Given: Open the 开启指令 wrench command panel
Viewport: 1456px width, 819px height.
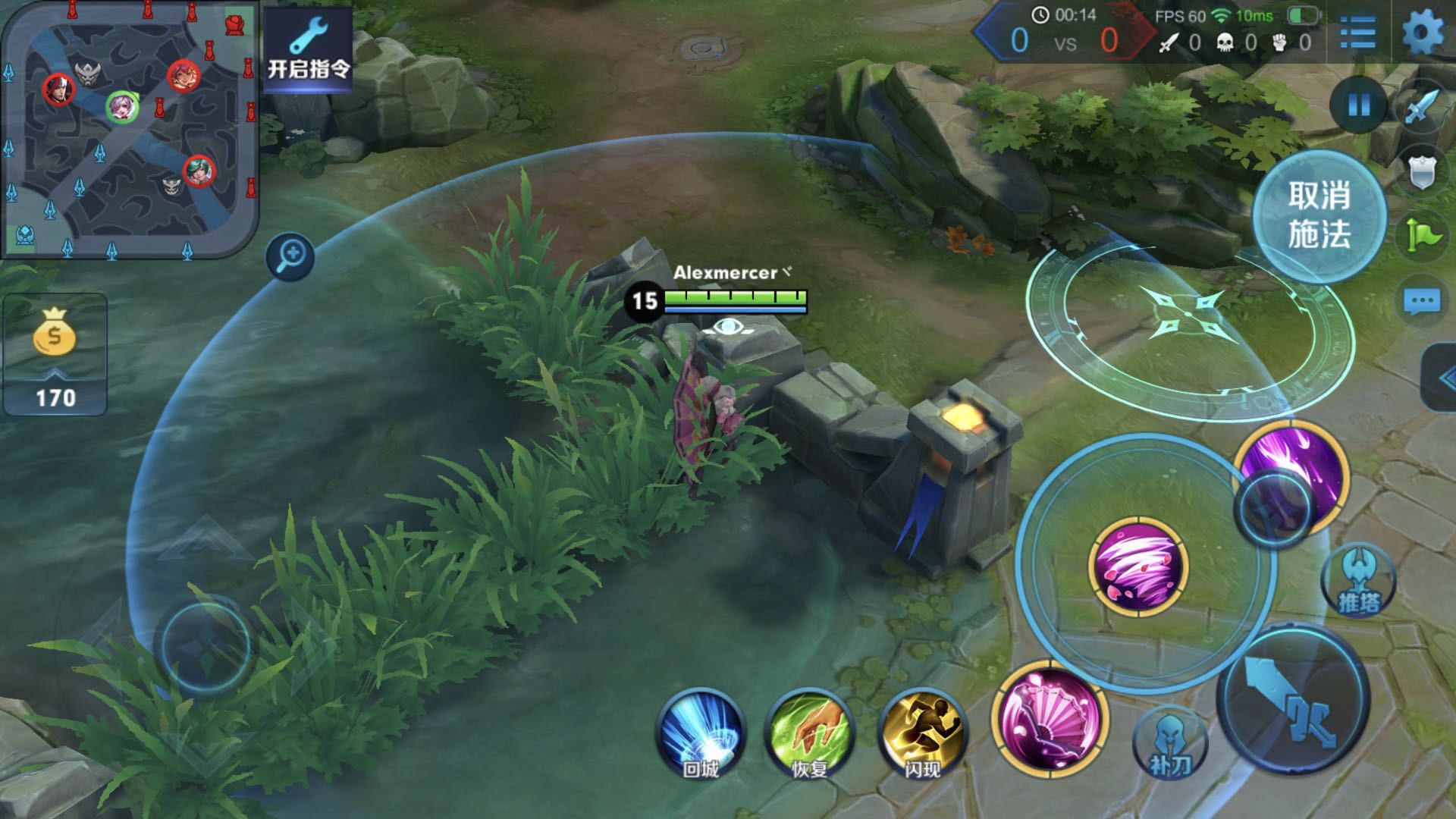Looking at the screenshot, I should tap(308, 49).
